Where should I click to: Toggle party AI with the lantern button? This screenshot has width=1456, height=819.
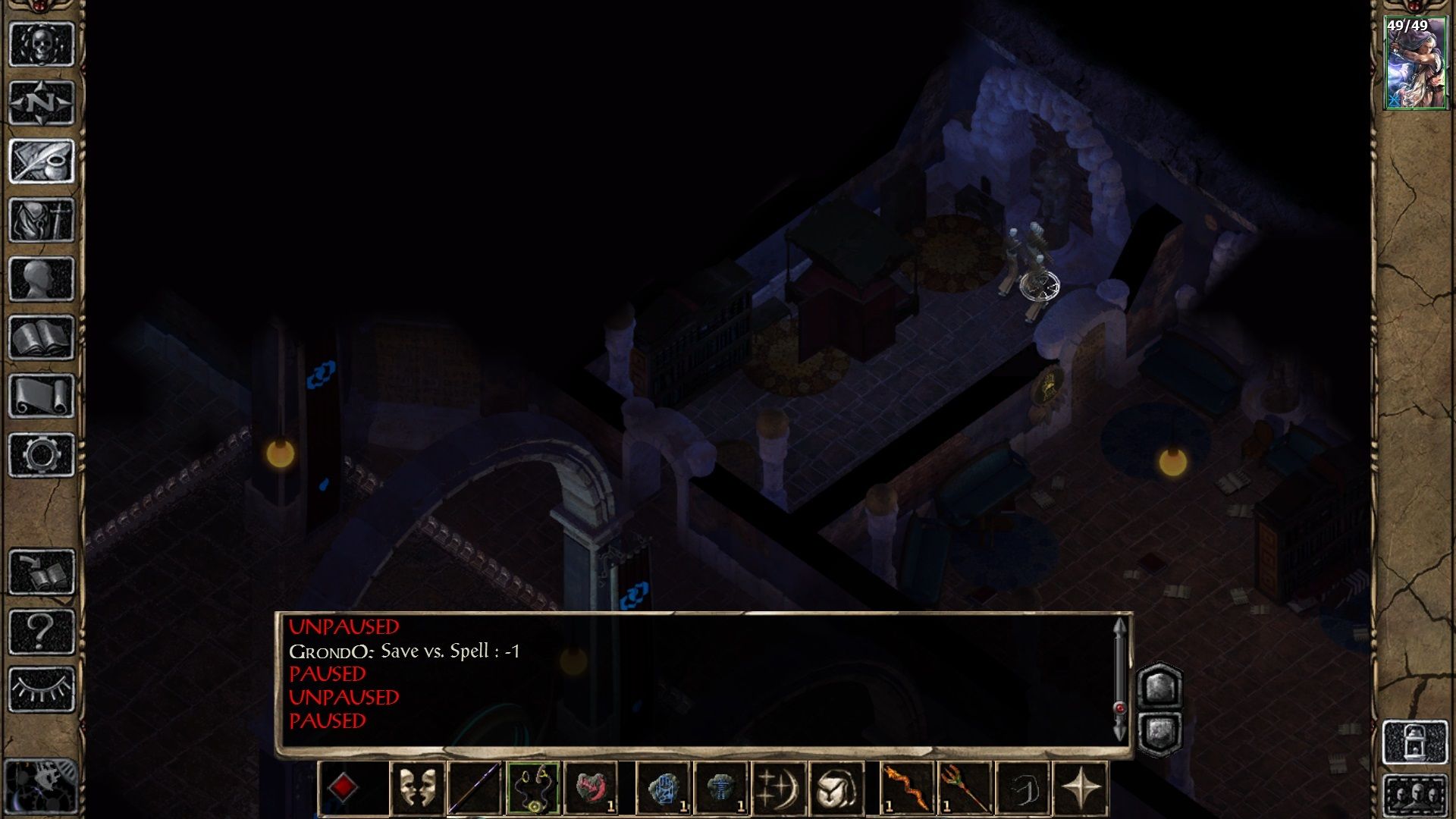tap(1415, 742)
